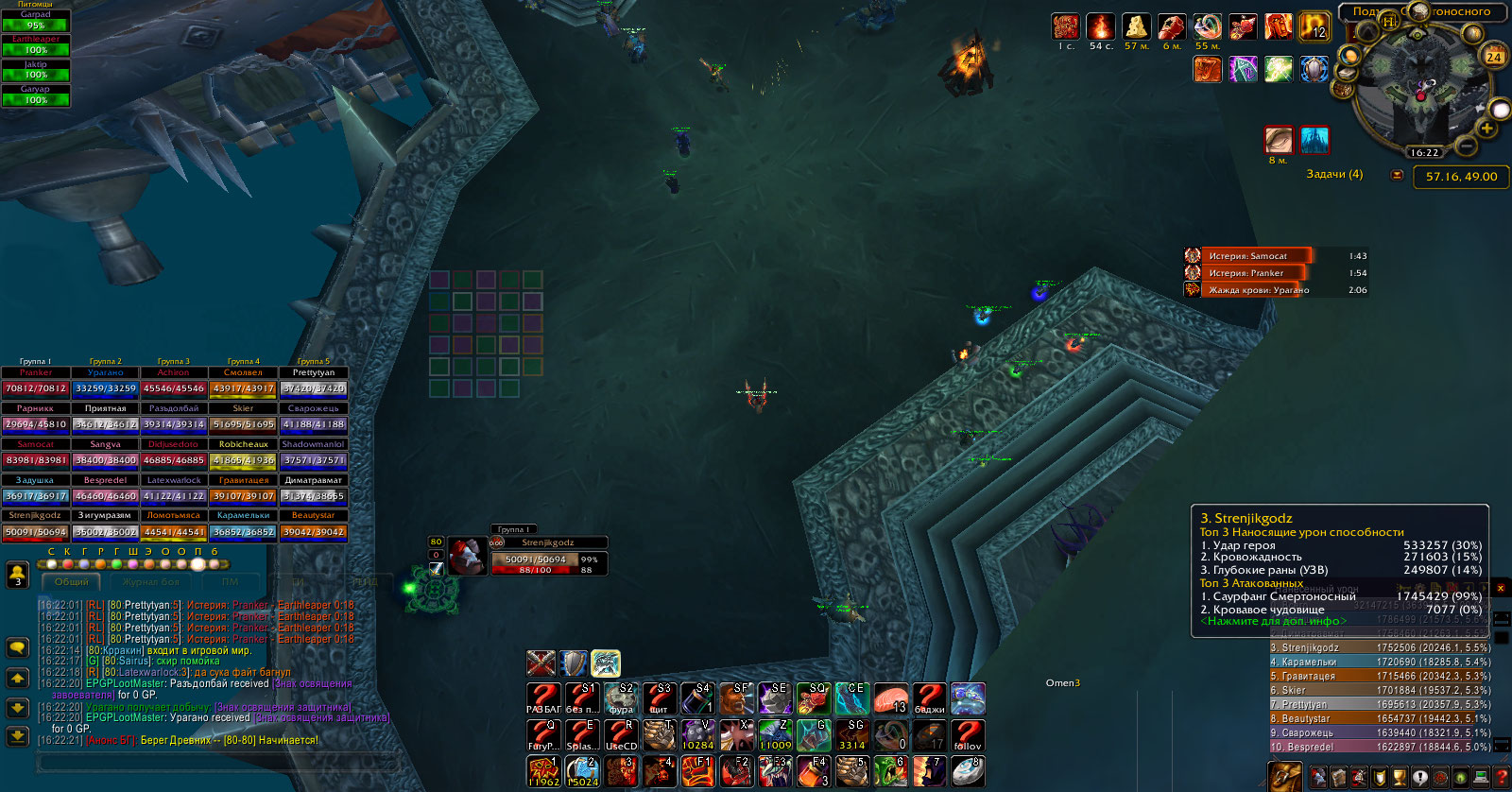Trigger the follov macro slot

967,735
